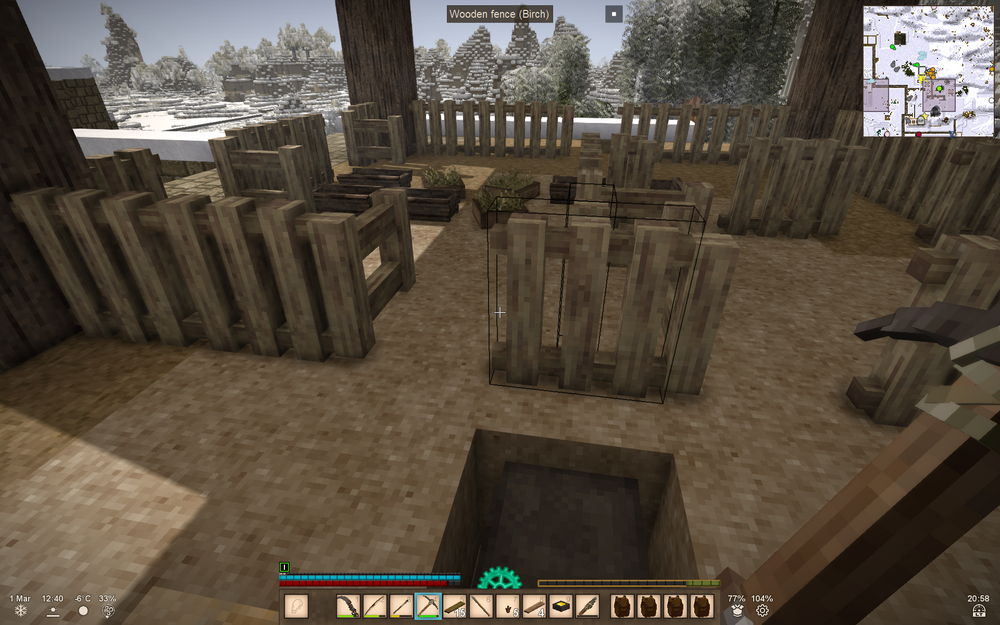Select the hotbar slot with 4 boards
Screen dimensions: 1000x625
pyautogui.click(x=535, y=606)
